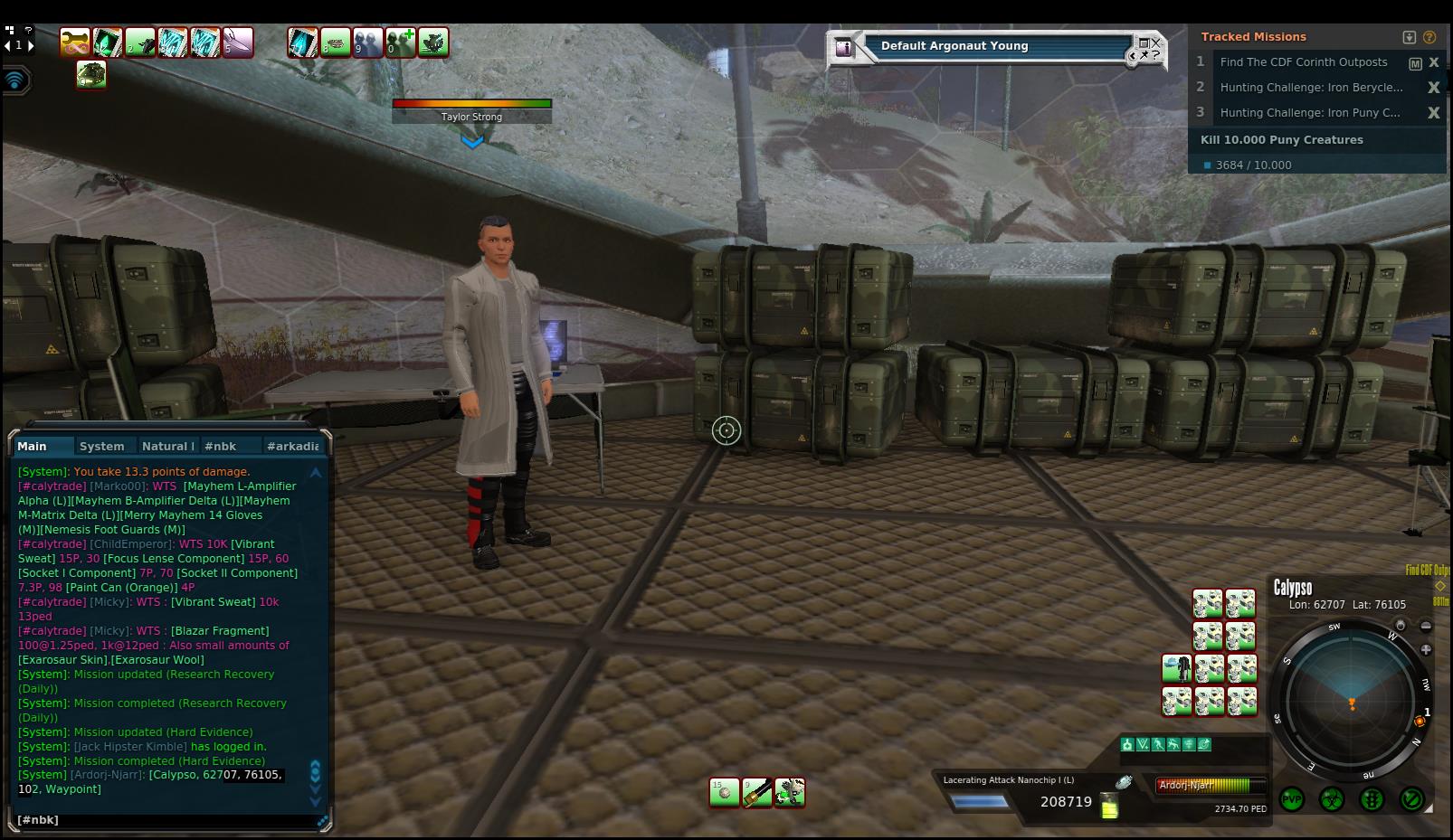
Task: Click the chat input field showing [#nbk]
Action: coord(163,820)
